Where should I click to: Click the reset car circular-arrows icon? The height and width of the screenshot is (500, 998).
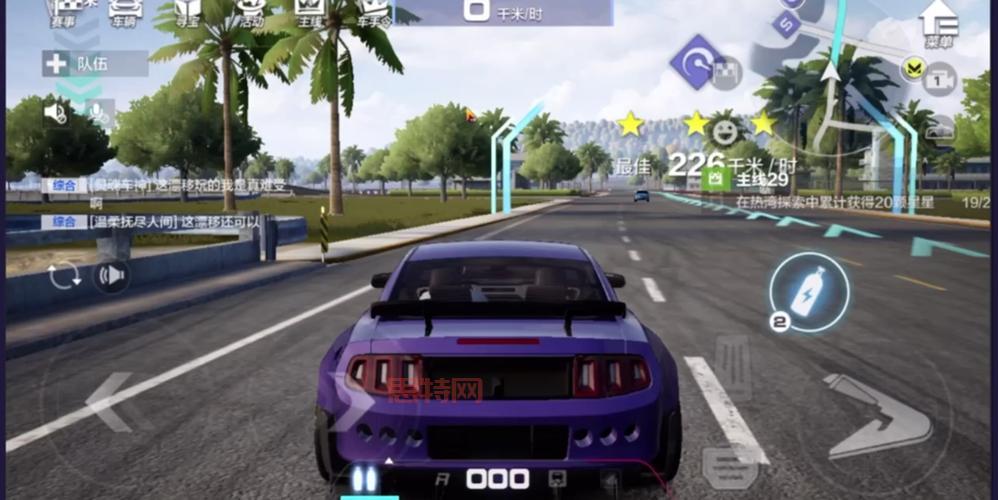click(x=64, y=275)
